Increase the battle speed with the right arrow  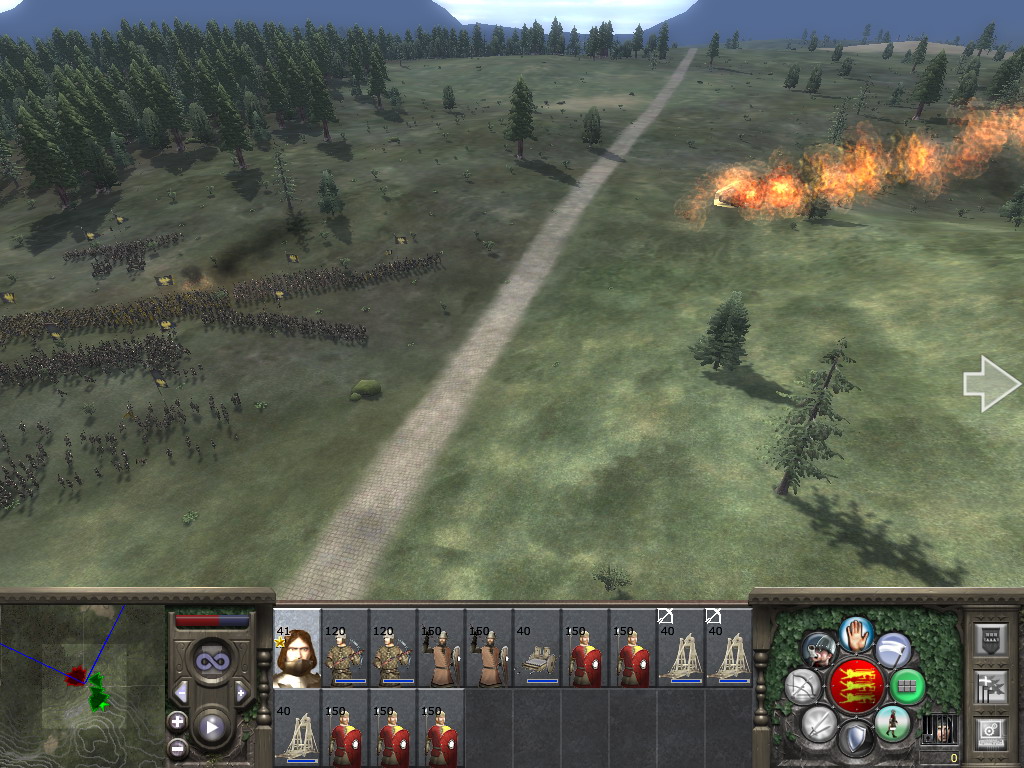241,692
